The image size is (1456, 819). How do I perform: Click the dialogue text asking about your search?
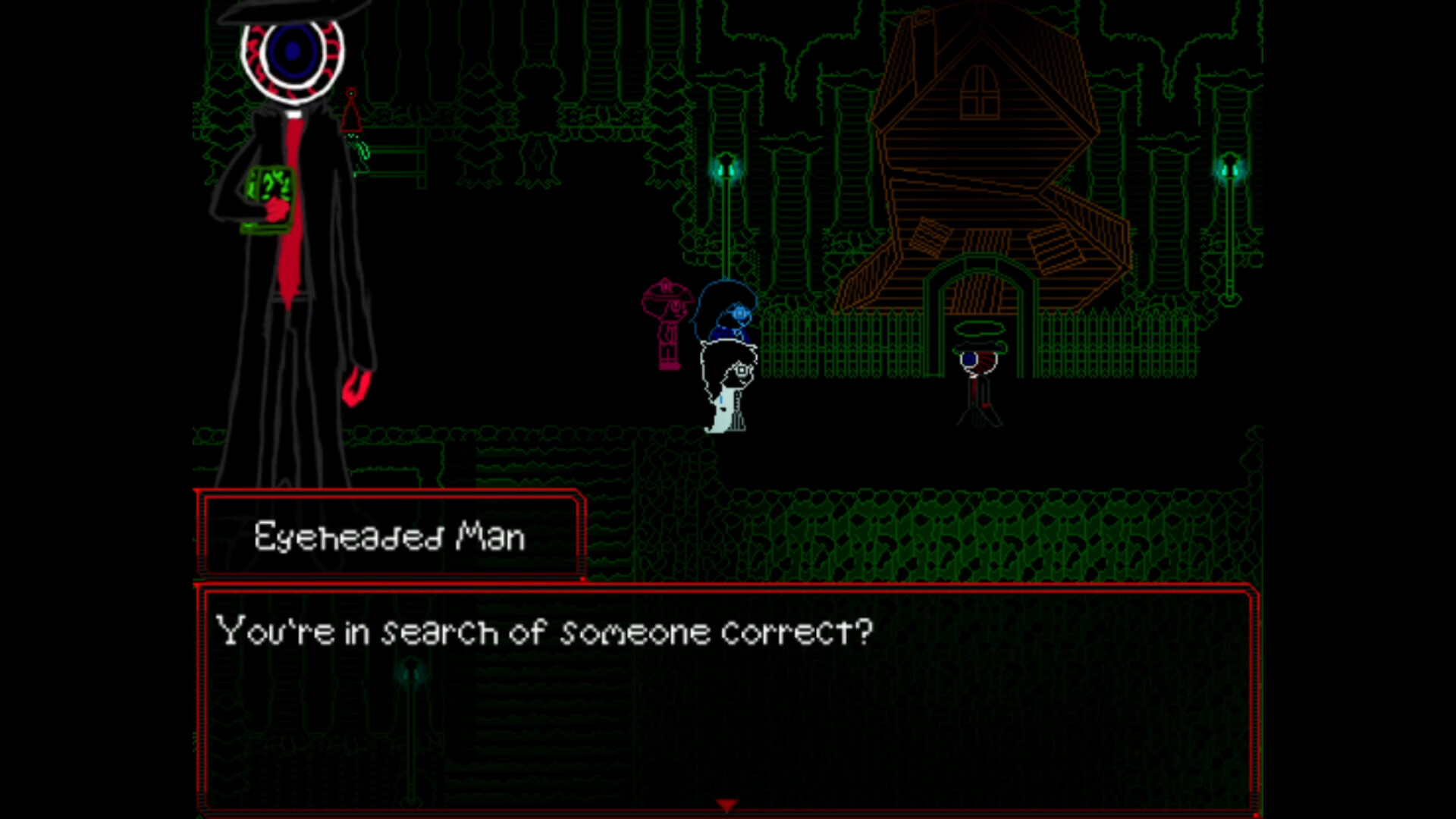coord(542,629)
